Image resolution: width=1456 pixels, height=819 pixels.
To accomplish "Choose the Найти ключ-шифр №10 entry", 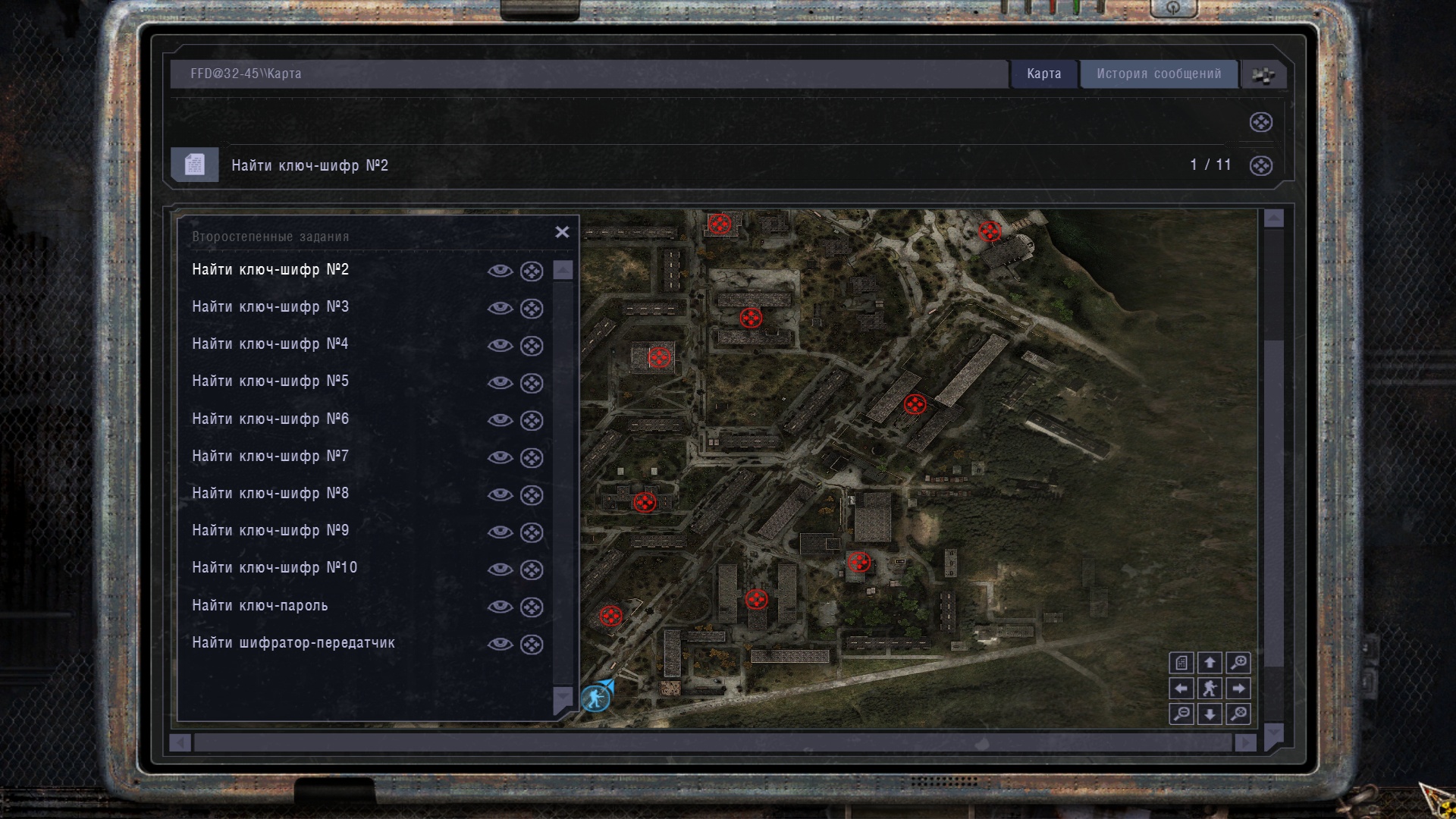I will [x=274, y=568].
